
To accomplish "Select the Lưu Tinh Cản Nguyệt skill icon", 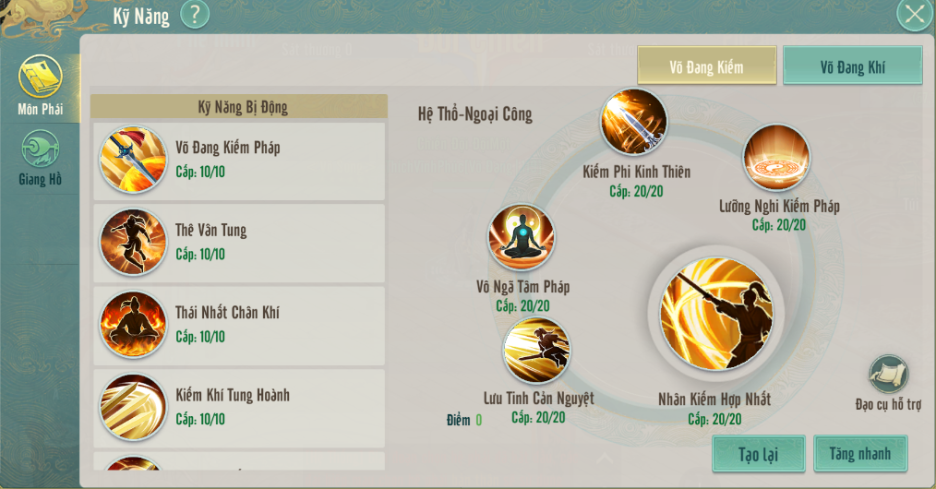I will 537,351.
